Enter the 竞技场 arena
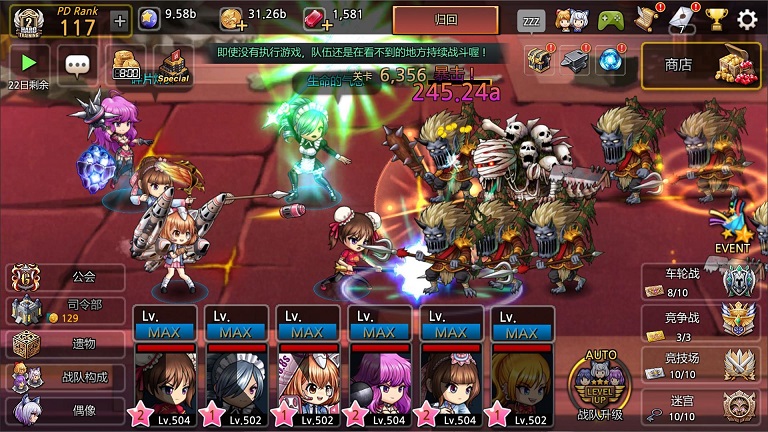The width and height of the screenshot is (768, 432). tap(698, 364)
